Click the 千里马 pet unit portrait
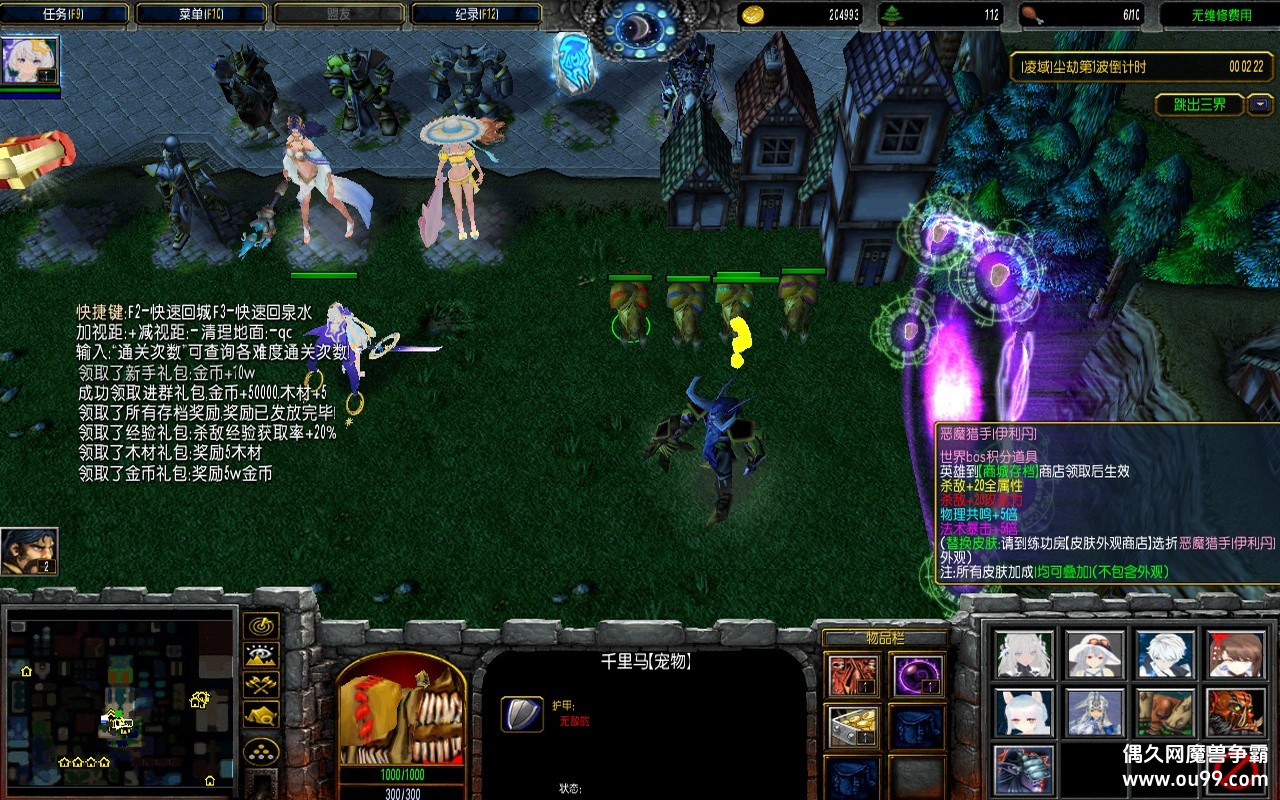The image size is (1280, 800). tap(402, 711)
